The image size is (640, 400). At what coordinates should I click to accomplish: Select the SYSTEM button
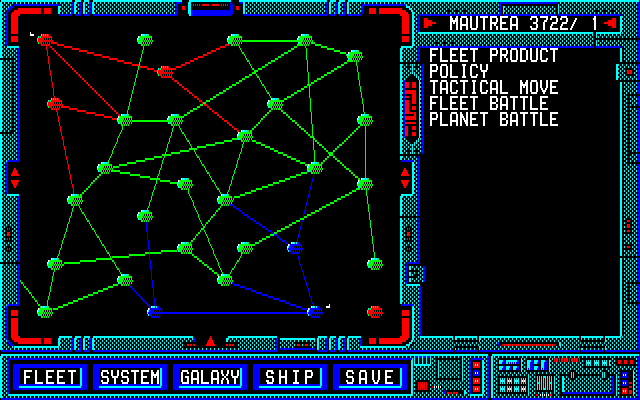pos(130,377)
